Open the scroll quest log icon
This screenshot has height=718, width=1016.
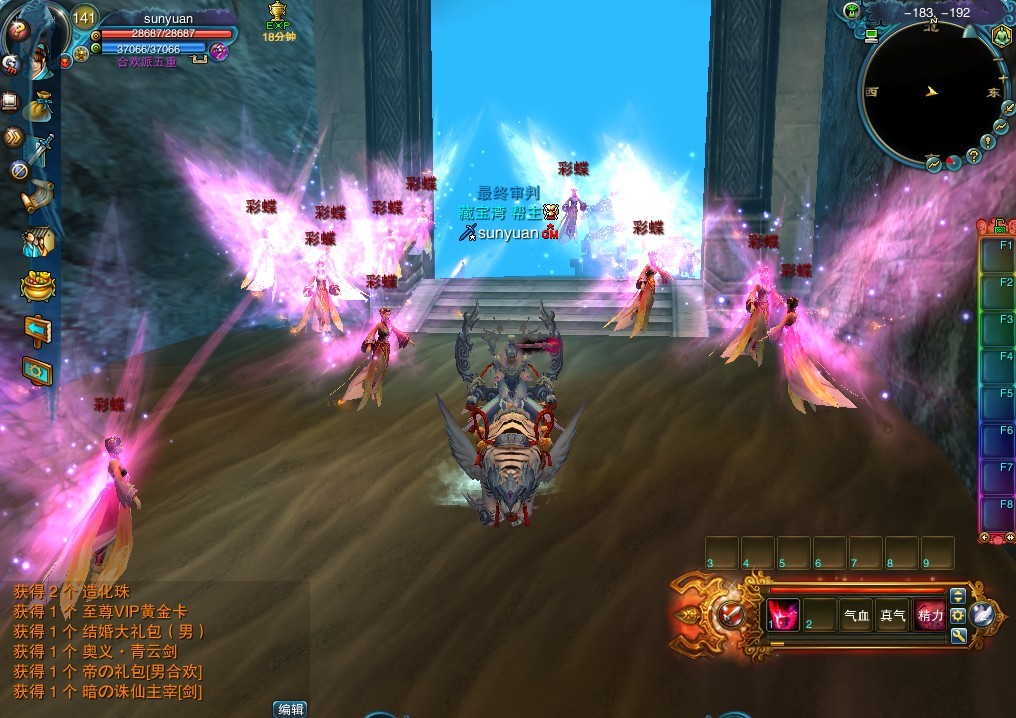point(39,196)
